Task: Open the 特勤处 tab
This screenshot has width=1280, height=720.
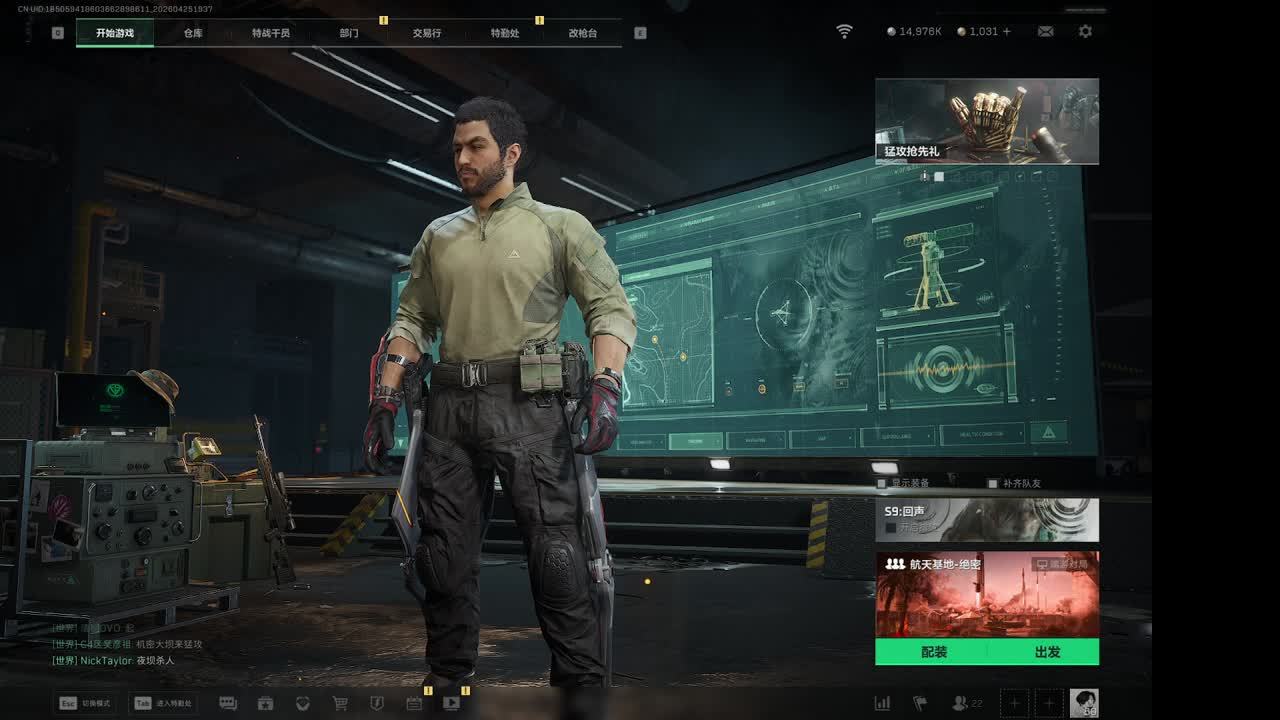Action: tap(505, 33)
